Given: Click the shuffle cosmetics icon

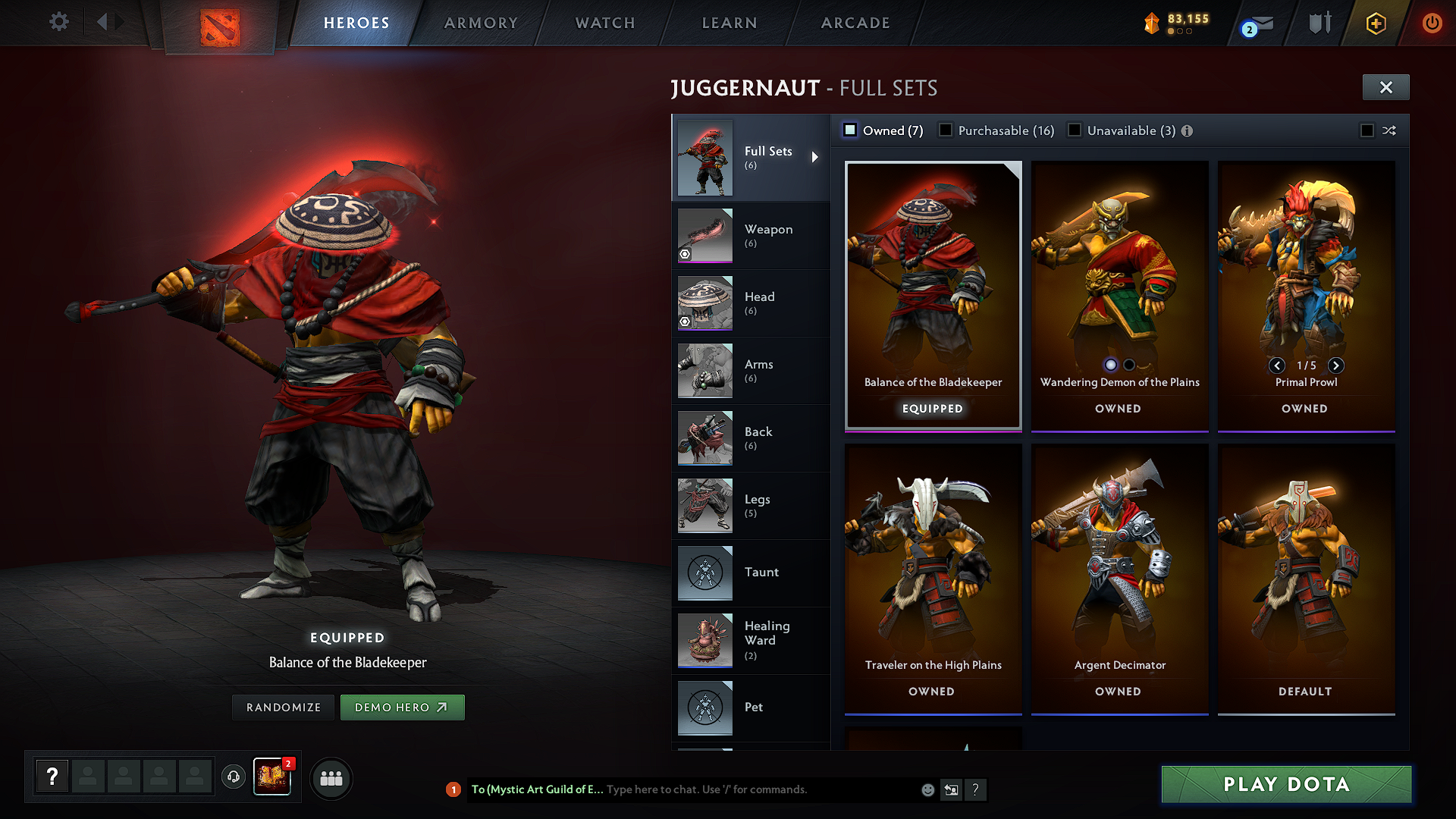Looking at the screenshot, I should [x=1389, y=130].
